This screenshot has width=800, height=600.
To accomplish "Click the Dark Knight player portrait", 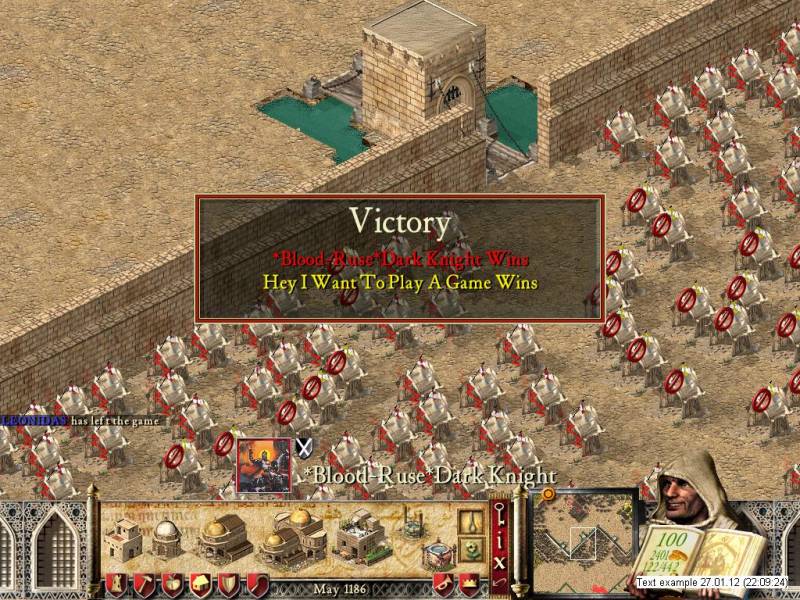I will 263,465.
